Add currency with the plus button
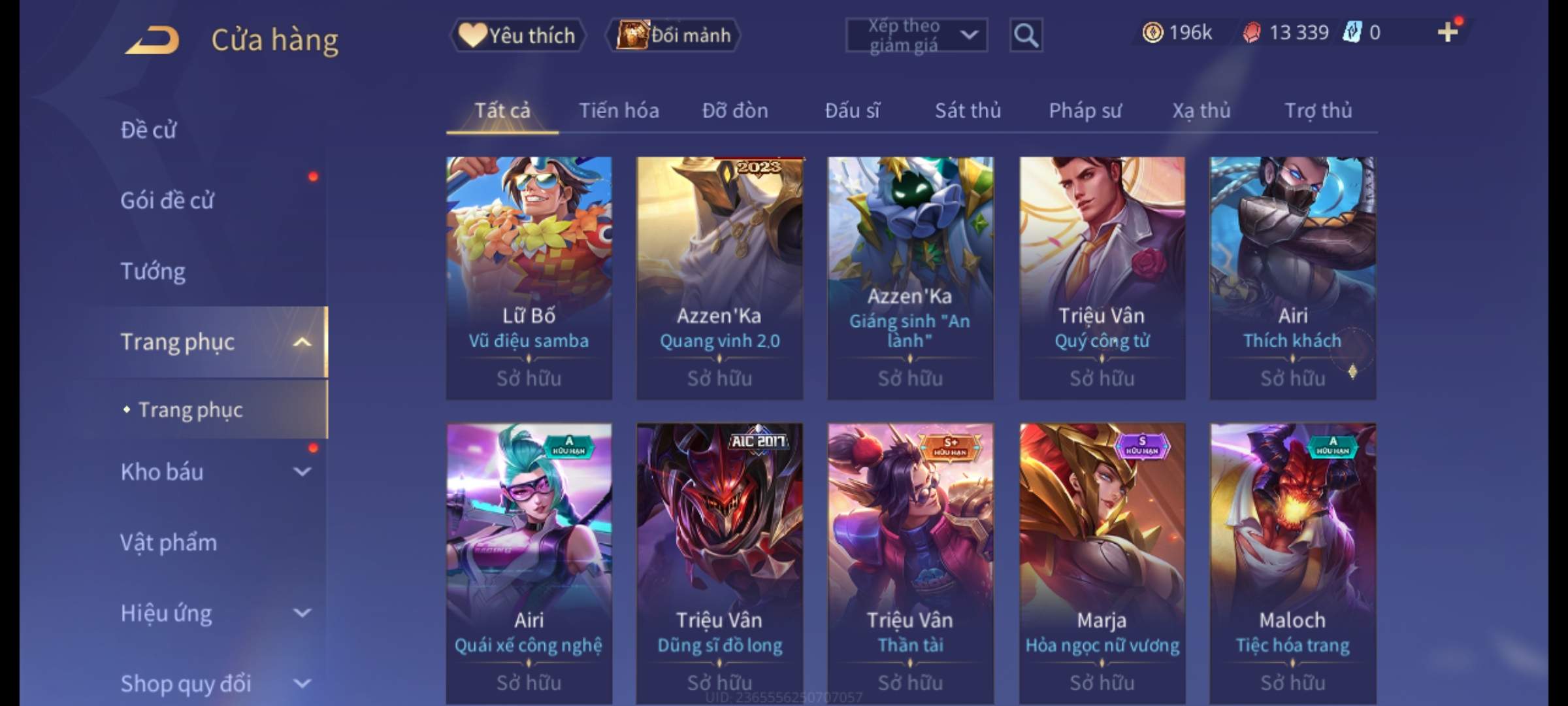 click(1448, 32)
